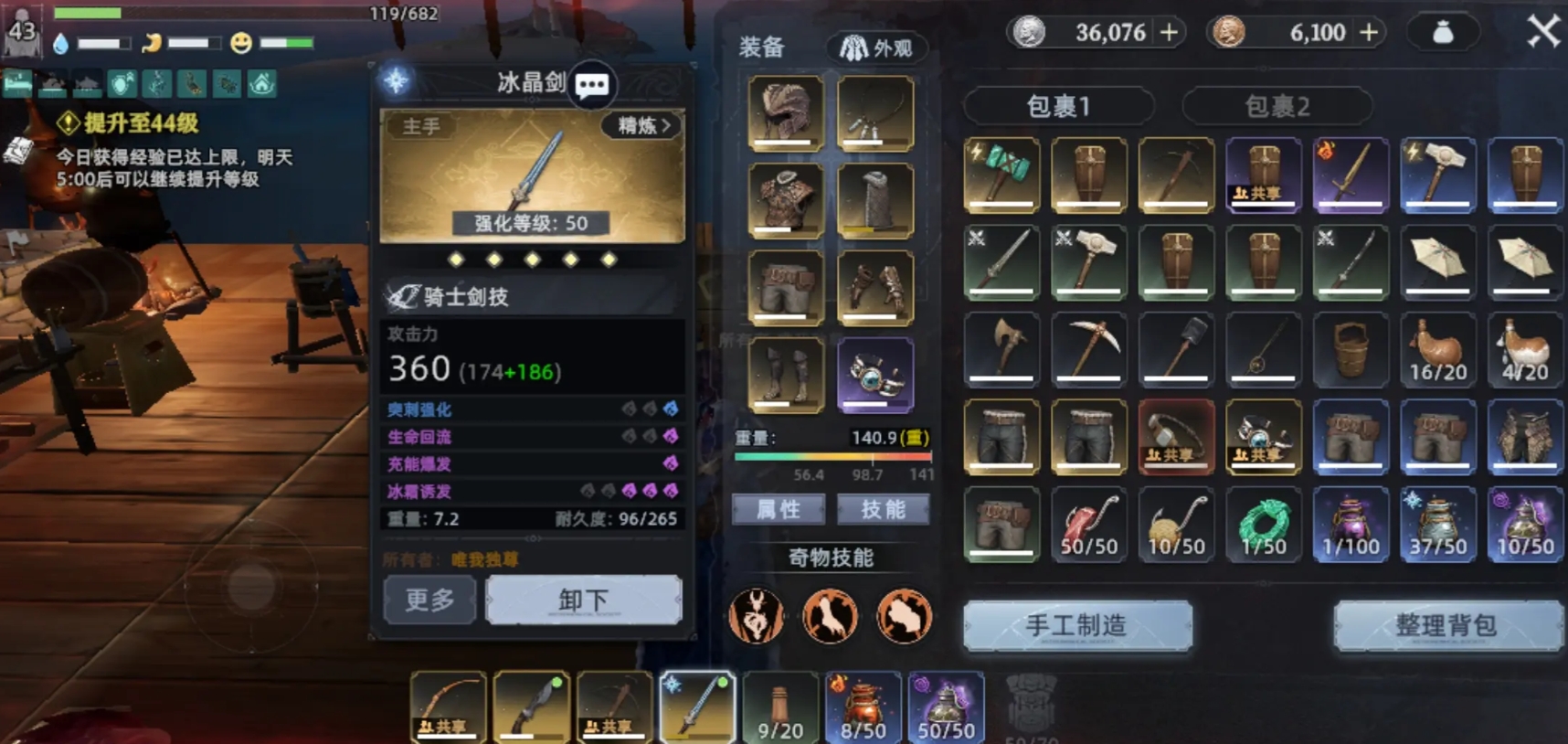Add silver coins with the plus button
1568x744 pixels.
[x=1169, y=33]
